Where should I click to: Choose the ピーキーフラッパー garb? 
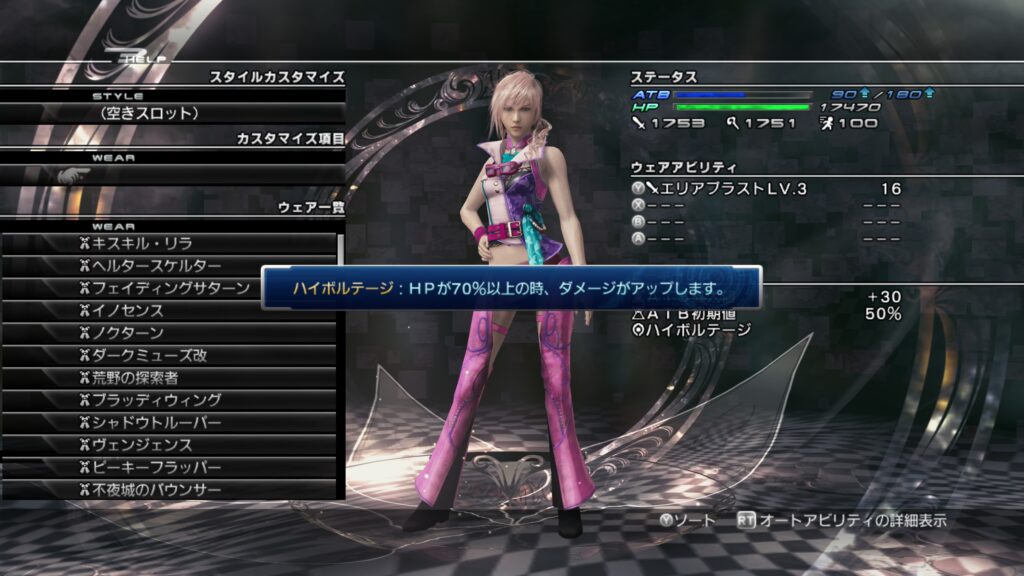point(170,467)
